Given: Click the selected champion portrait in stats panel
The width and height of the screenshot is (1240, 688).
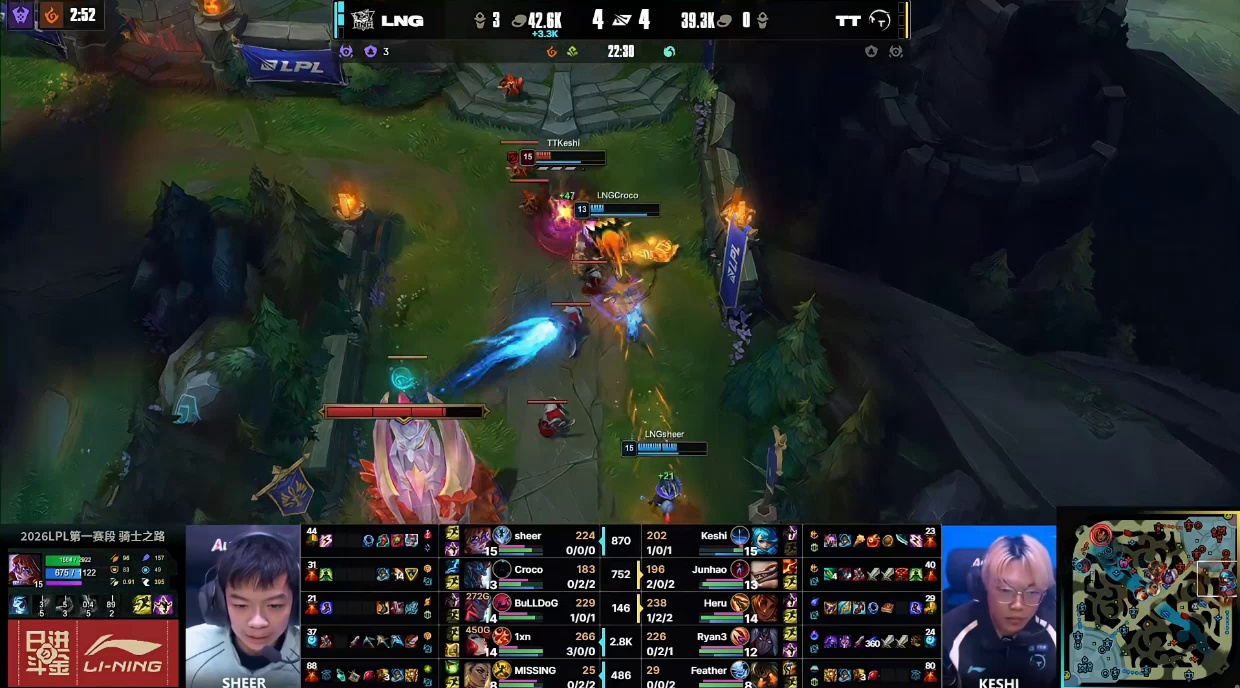Looking at the screenshot, I should pos(23,567).
